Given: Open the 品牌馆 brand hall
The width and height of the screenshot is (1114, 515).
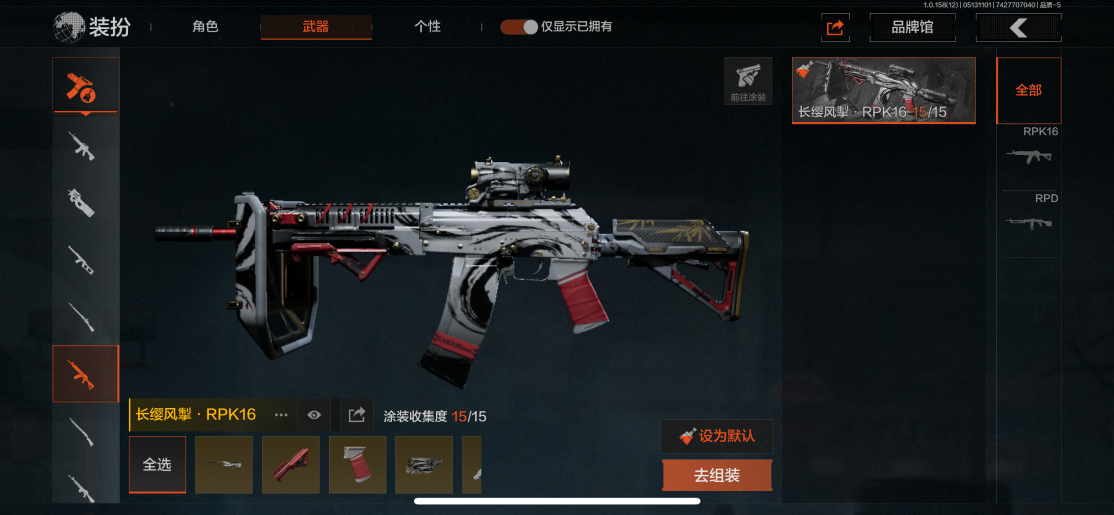Looking at the screenshot, I should click(912, 28).
